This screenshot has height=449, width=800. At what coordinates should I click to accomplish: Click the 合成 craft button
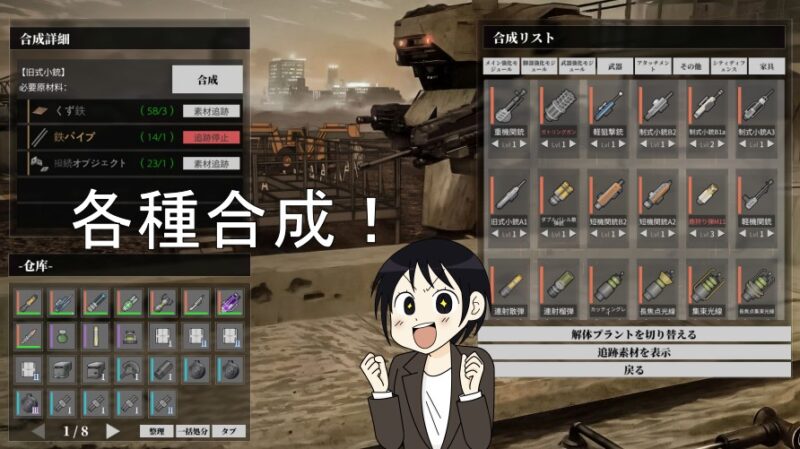(207, 79)
